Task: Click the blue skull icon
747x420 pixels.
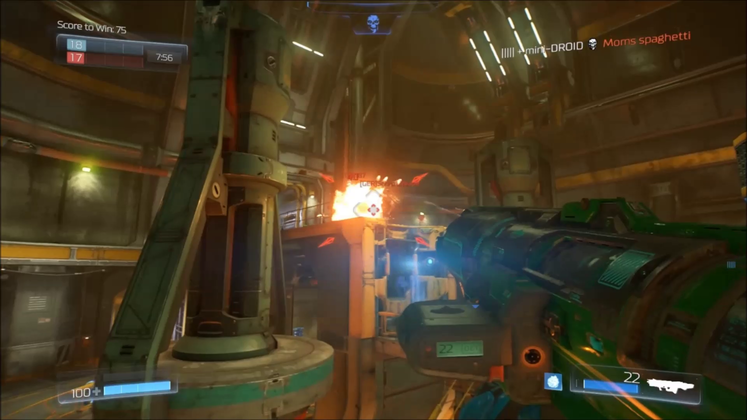Action: 373,22
